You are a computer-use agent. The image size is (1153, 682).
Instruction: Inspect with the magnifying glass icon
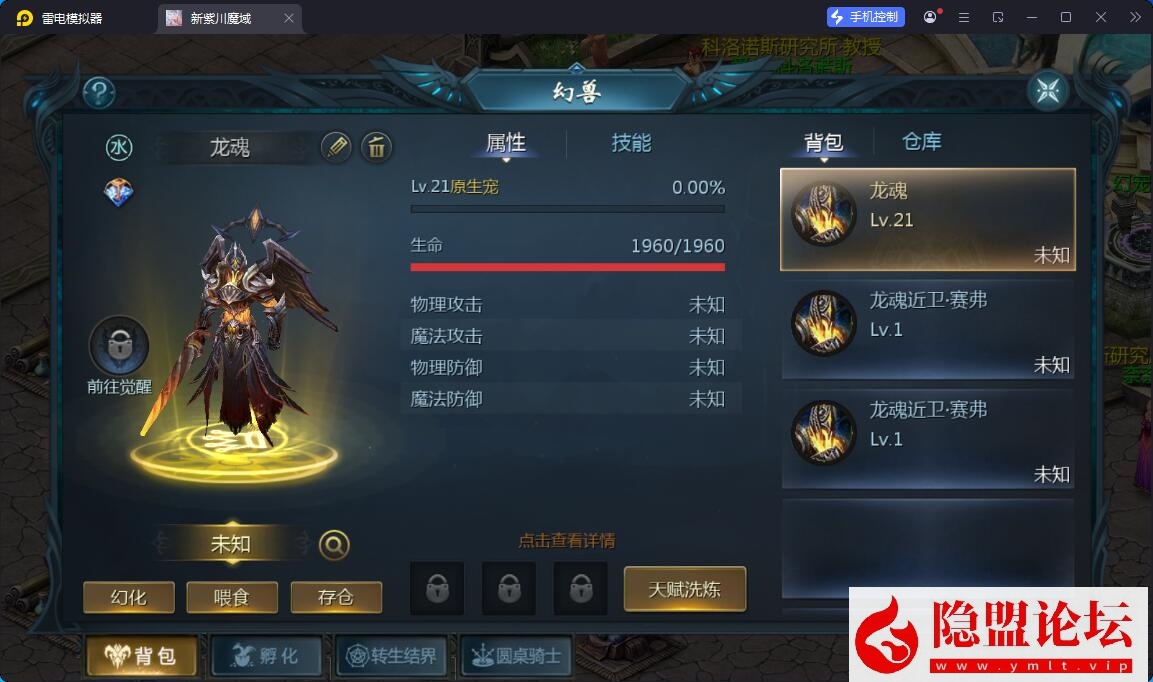pyautogui.click(x=334, y=545)
